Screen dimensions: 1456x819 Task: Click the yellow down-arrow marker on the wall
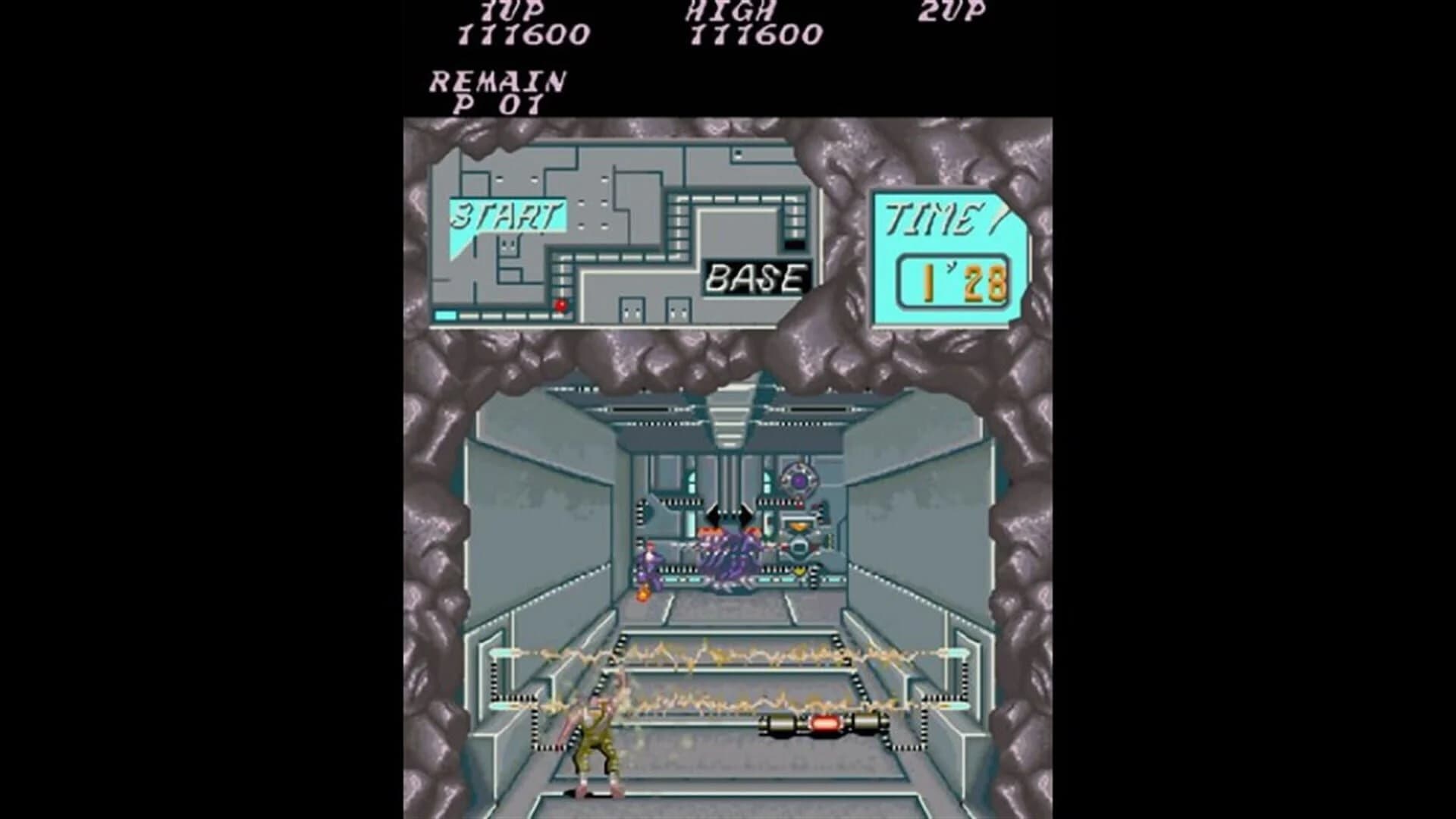point(799,570)
